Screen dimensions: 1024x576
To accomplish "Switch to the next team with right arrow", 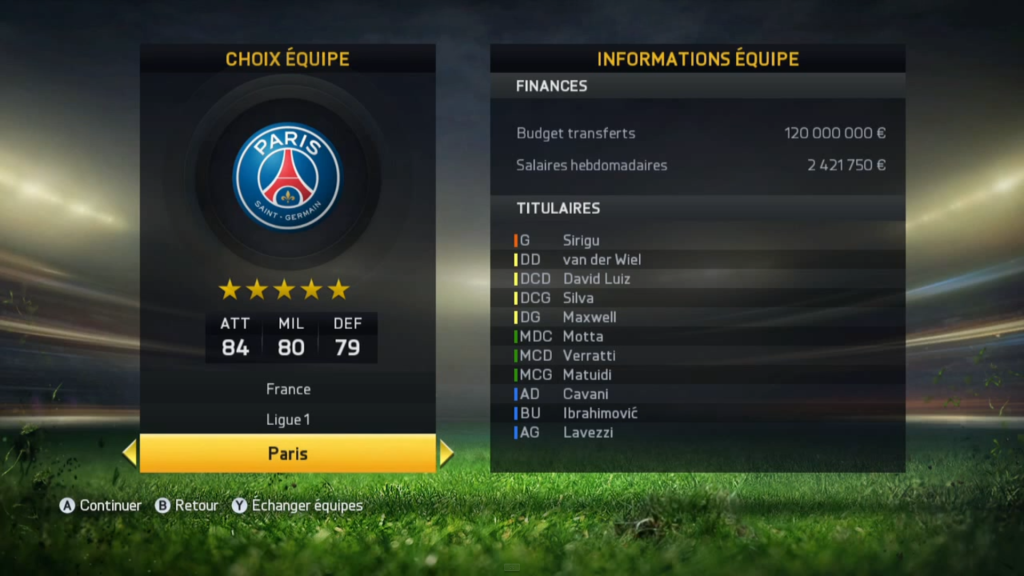I will click(446, 453).
